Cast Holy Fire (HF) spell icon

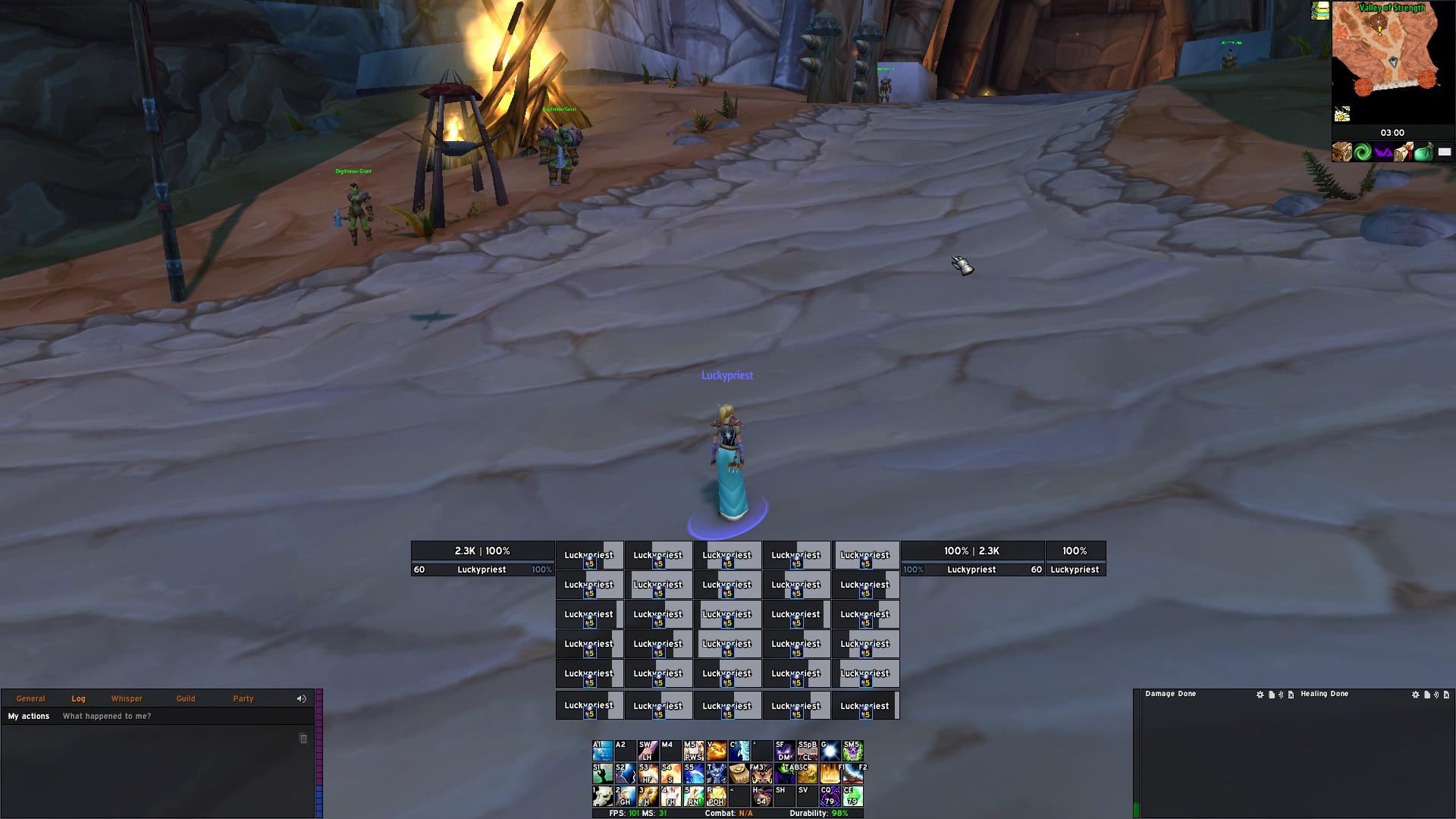click(648, 774)
